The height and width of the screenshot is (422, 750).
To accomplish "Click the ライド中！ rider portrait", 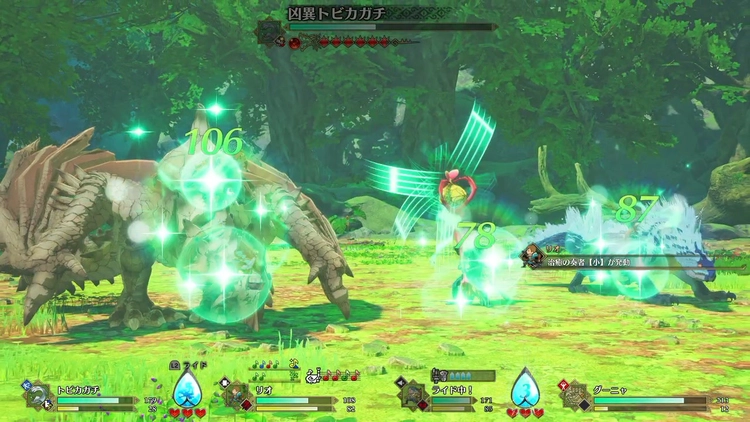I will [413, 394].
